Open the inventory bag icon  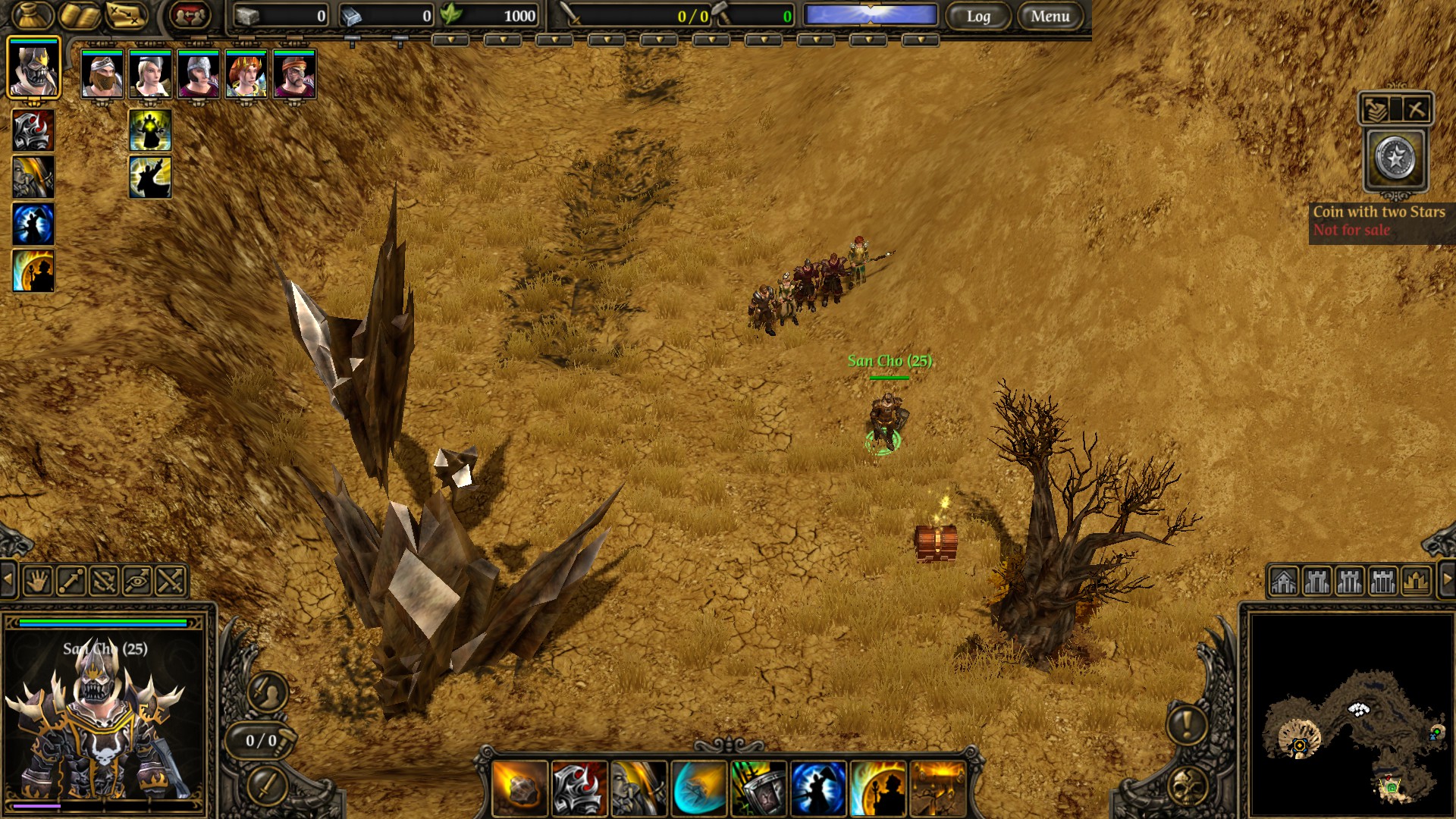click(x=33, y=15)
